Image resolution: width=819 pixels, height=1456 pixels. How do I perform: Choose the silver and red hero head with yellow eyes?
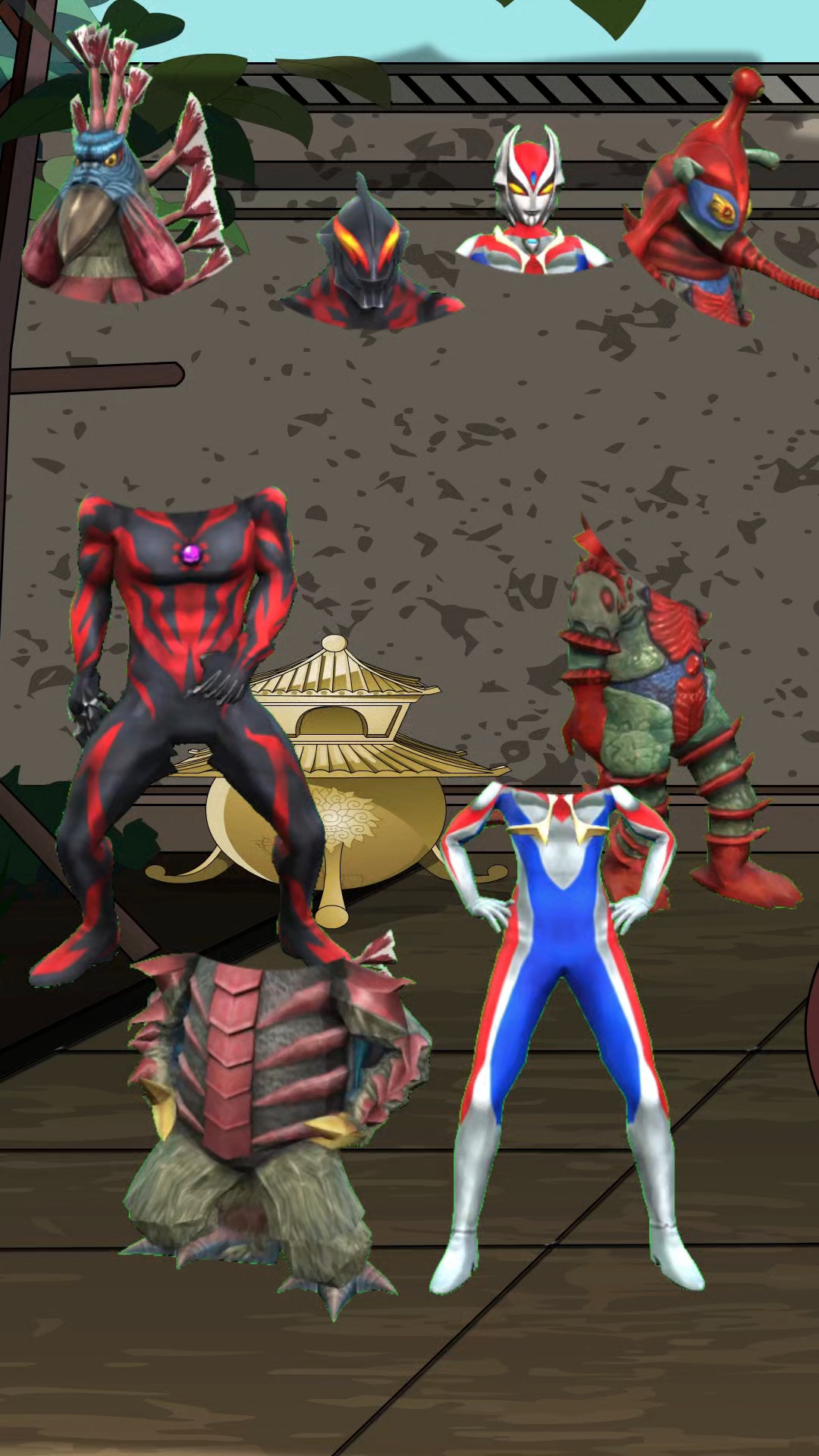pyautogui.click(x=531, y=205)
